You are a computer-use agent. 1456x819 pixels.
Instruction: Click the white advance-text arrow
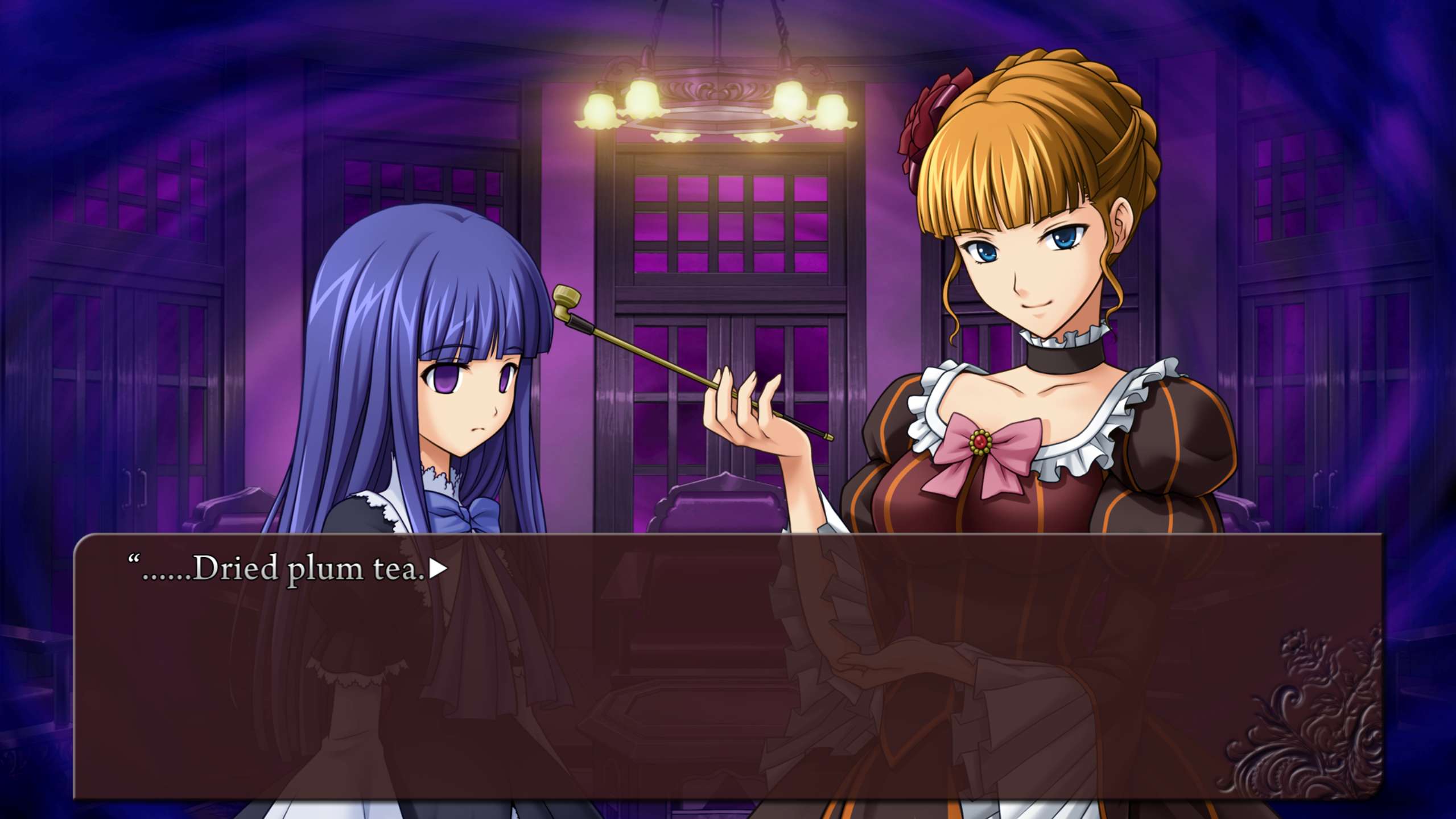tap(437, 569)
